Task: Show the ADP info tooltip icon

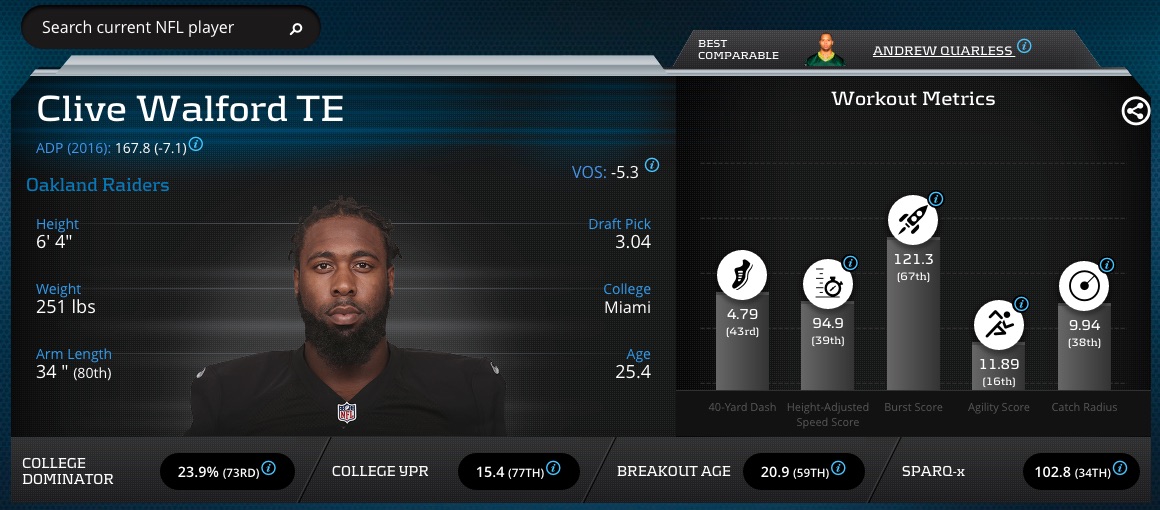Action: [x=196, y=145]
